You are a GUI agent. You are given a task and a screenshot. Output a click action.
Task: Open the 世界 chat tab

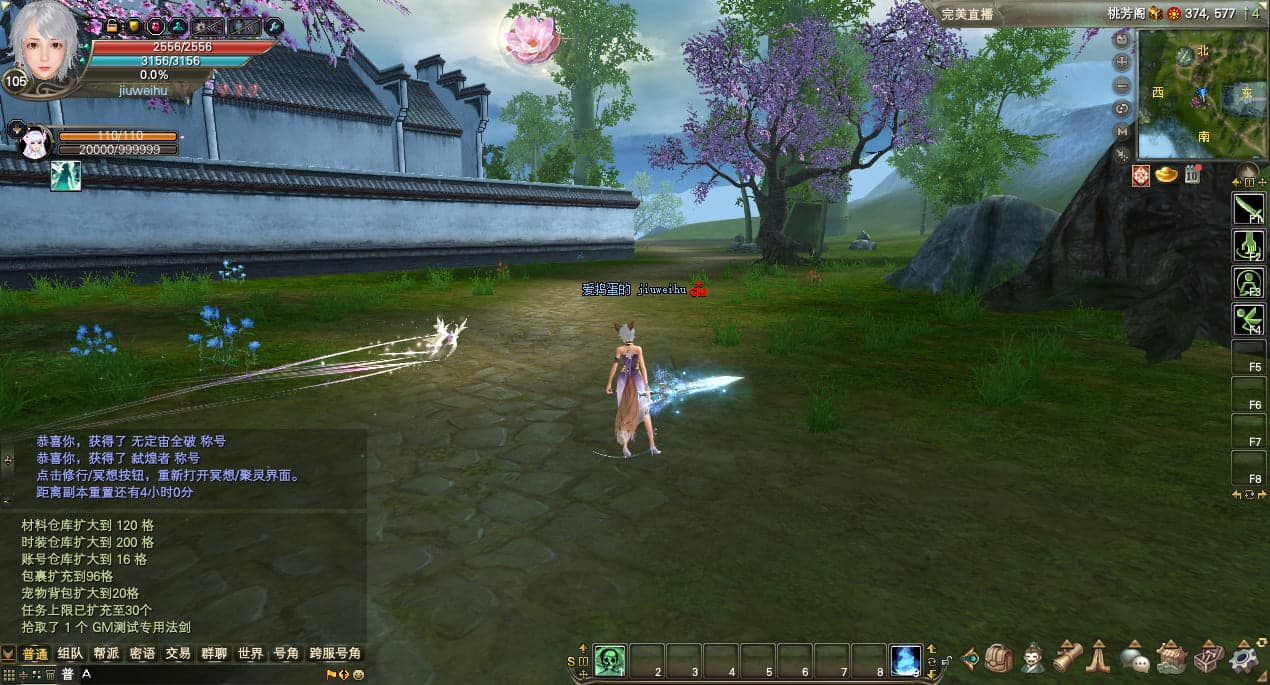[x=250, y=654]
